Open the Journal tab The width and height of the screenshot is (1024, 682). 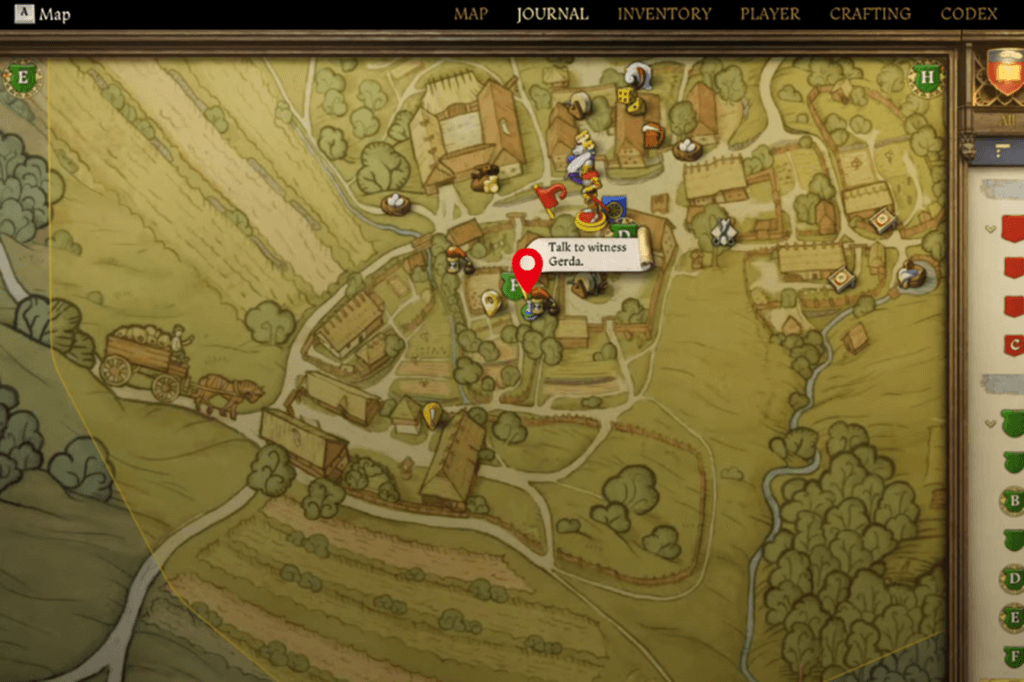[x=552, y=14]
